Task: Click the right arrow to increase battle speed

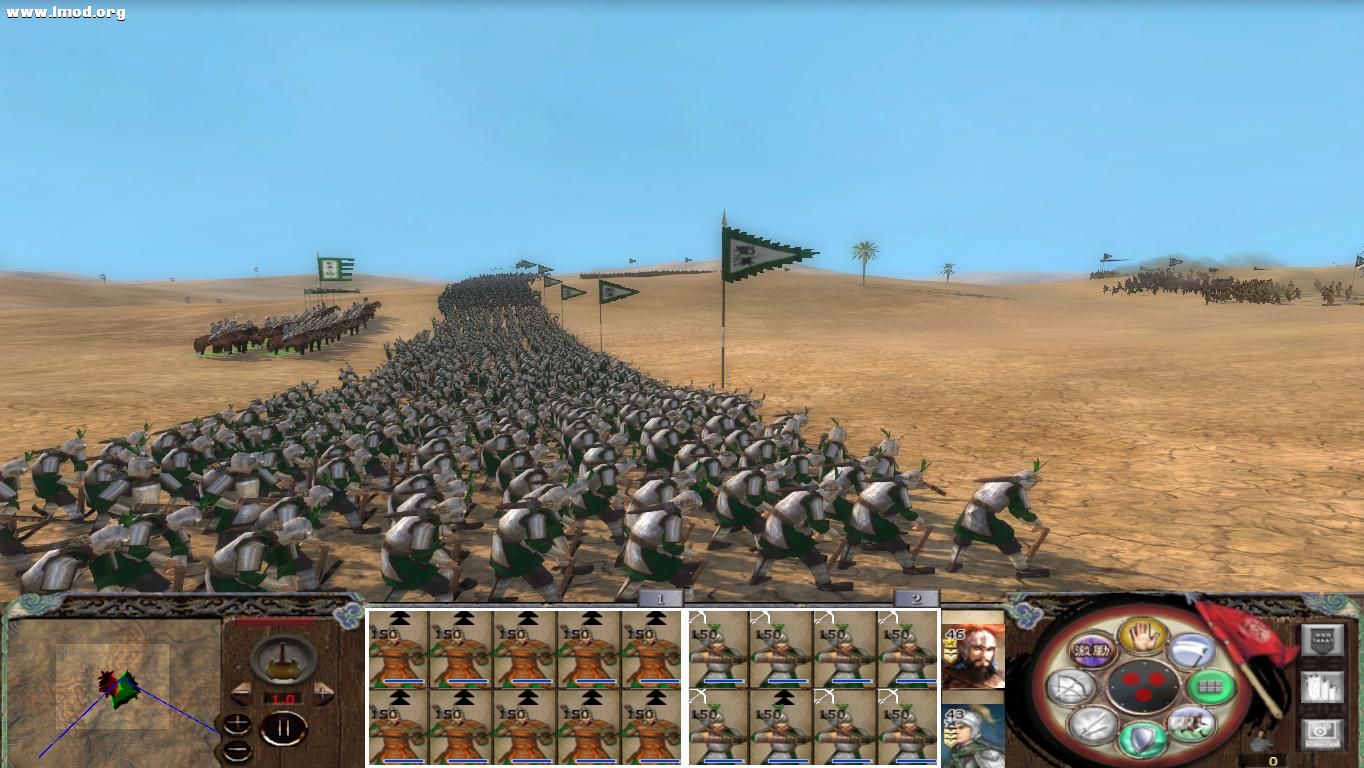Action: click(324, 692)
